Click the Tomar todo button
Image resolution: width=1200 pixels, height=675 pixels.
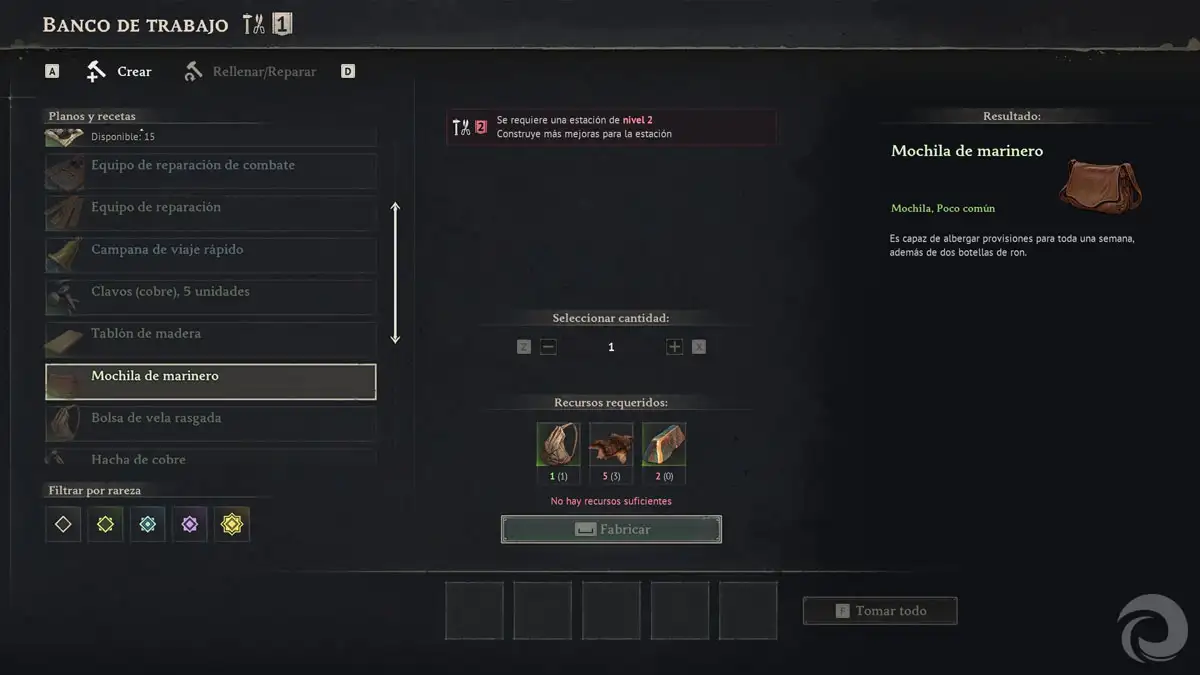[x=880, y=611]
